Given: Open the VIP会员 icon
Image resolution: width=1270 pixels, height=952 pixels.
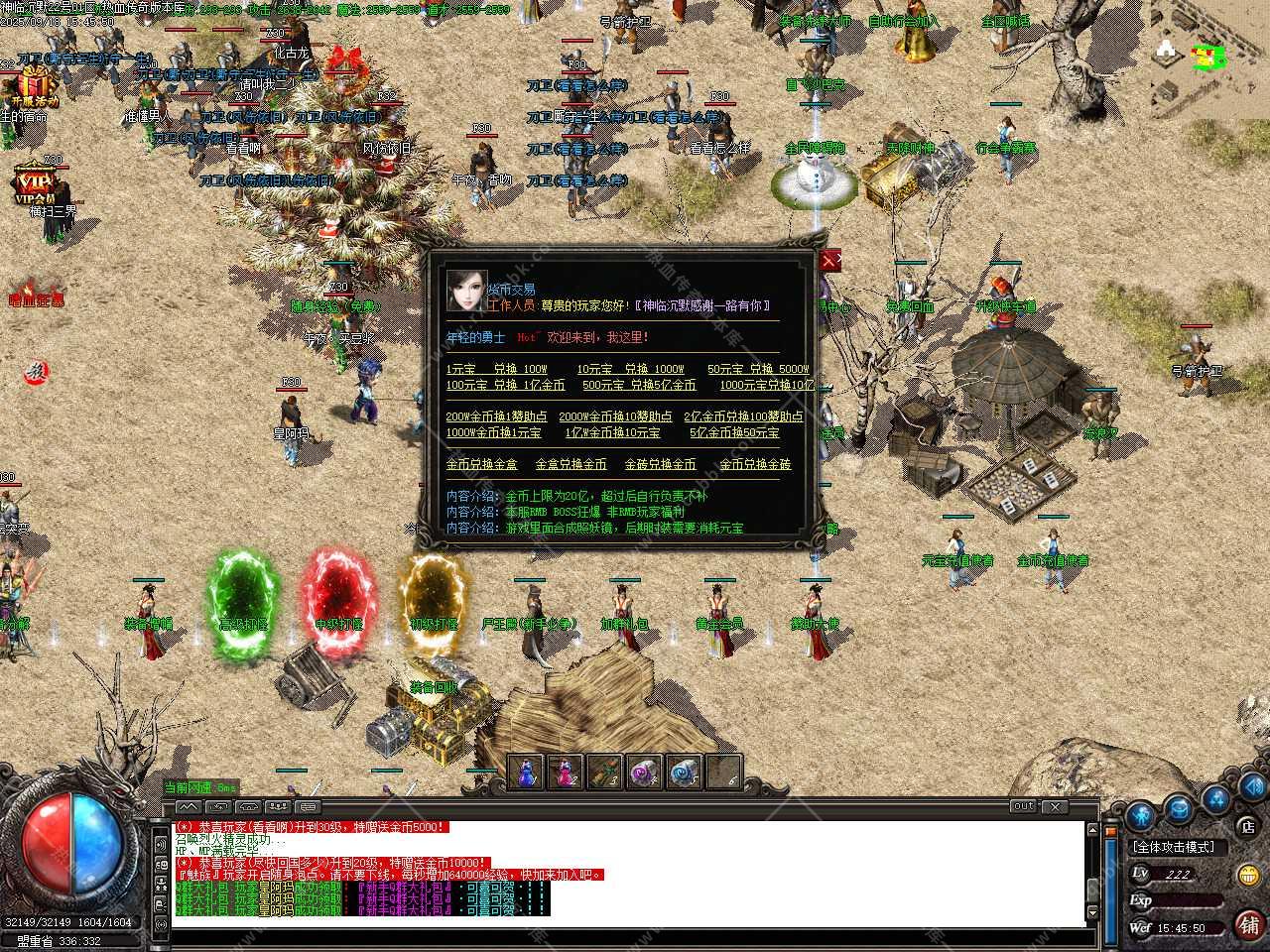Looking at the screenshot, I should [35, 184].
